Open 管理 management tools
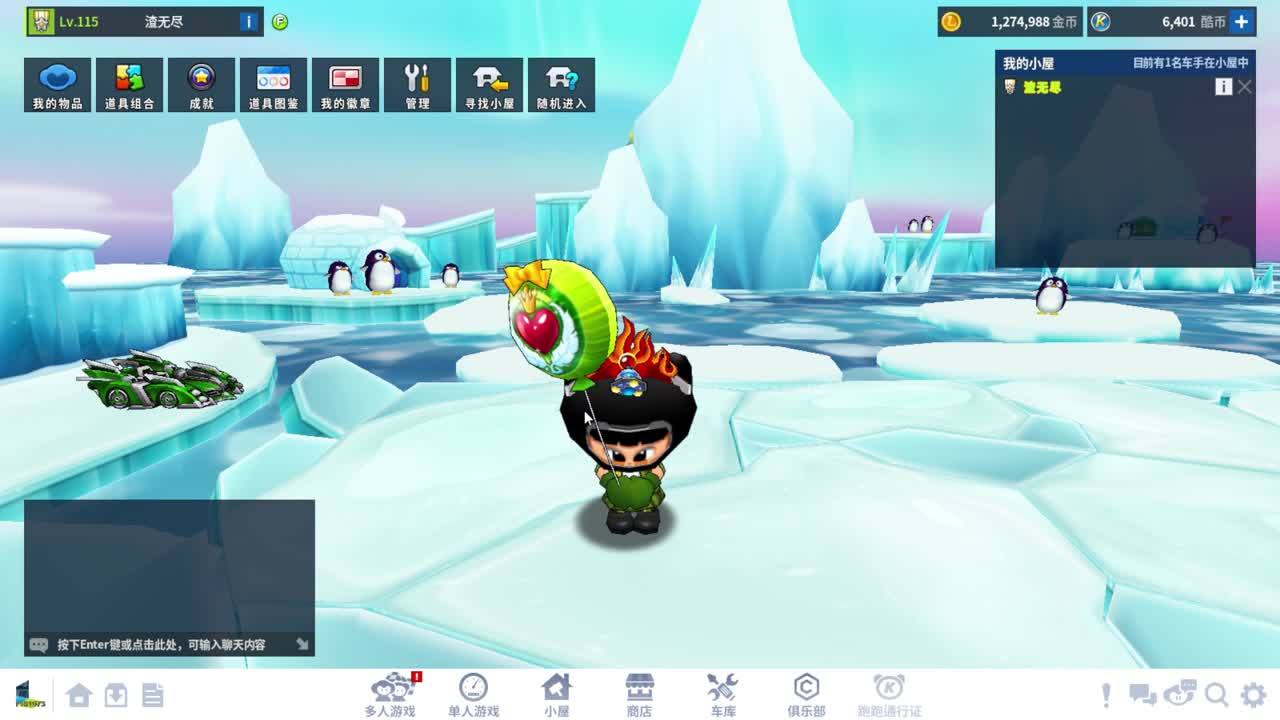Screen dimensions: 1280x720 coord(417,85)
